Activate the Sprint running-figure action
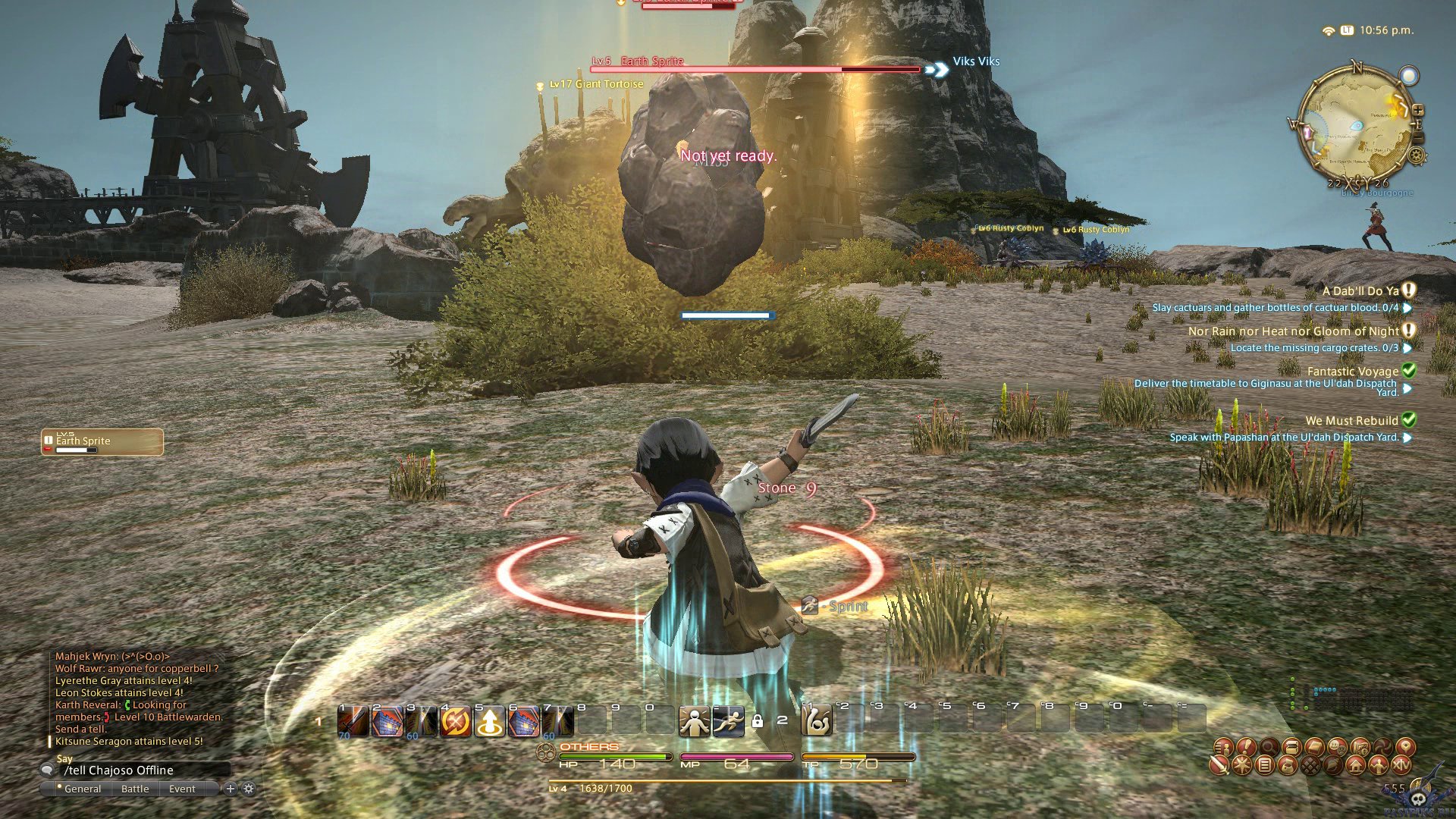1456x819 pixels. pos(727,721)
